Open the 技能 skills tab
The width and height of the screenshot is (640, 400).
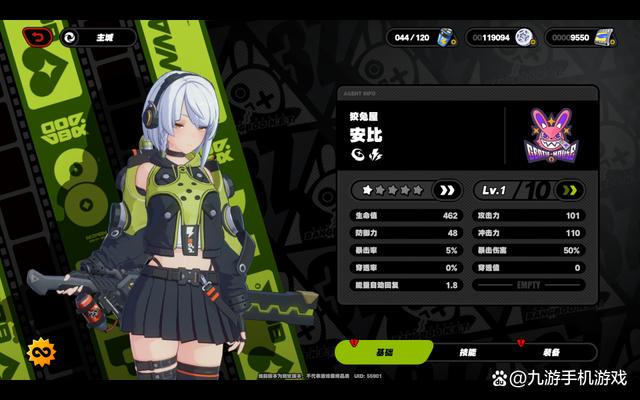click(469, 352)
